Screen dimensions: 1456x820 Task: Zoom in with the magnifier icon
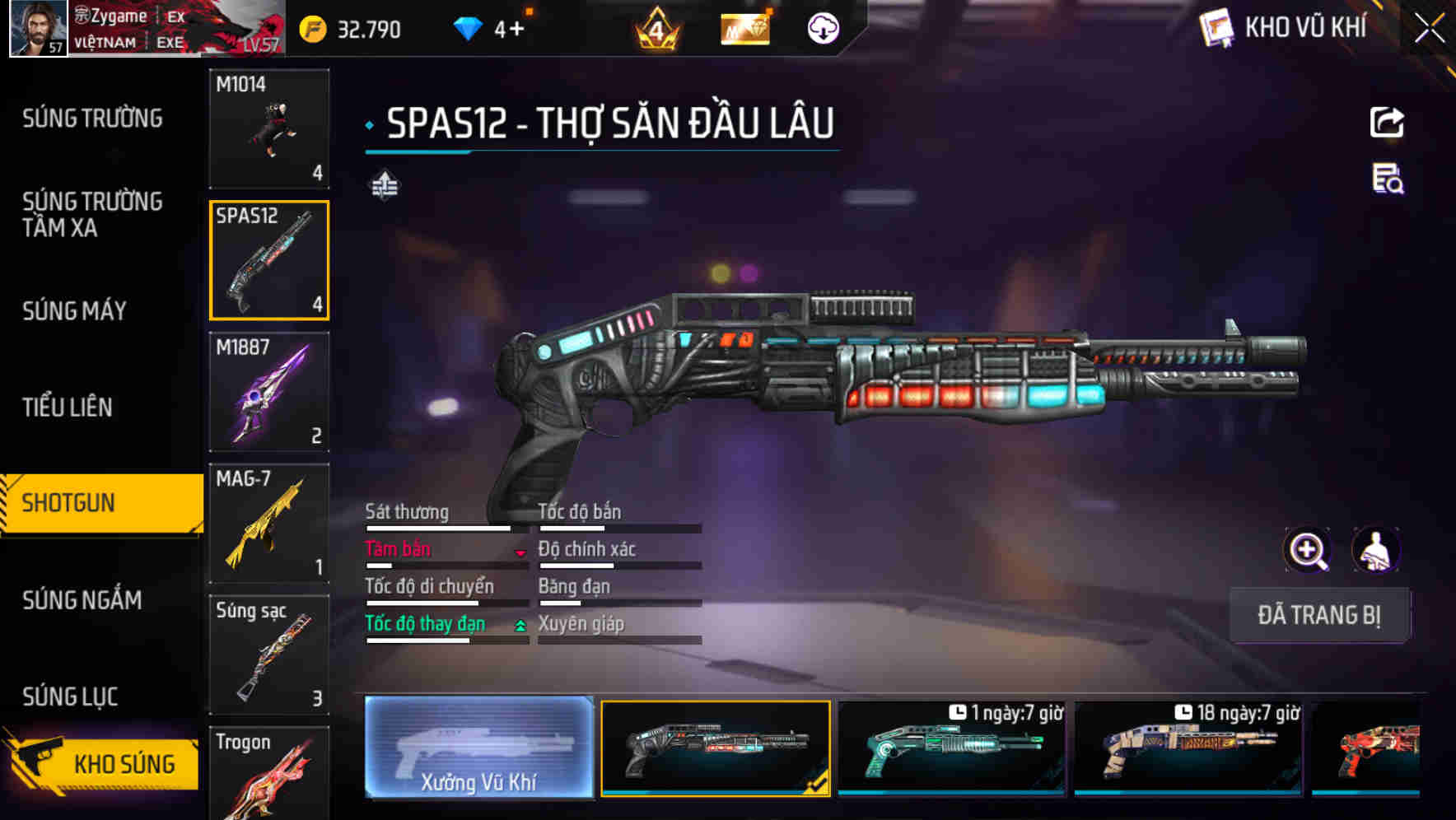click(1307, 550)
